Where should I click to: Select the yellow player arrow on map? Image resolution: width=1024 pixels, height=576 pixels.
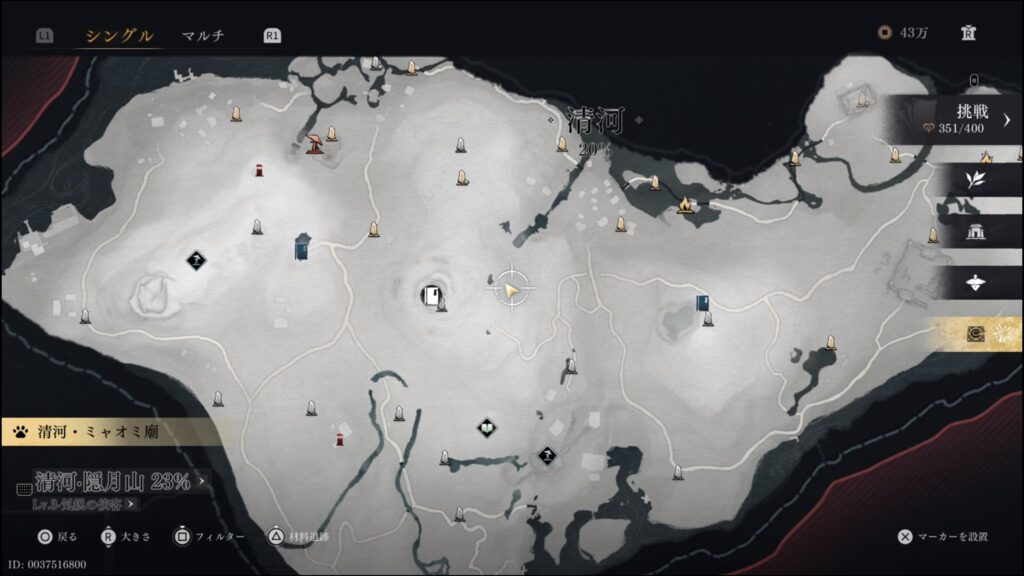click(x=512, y=290)
